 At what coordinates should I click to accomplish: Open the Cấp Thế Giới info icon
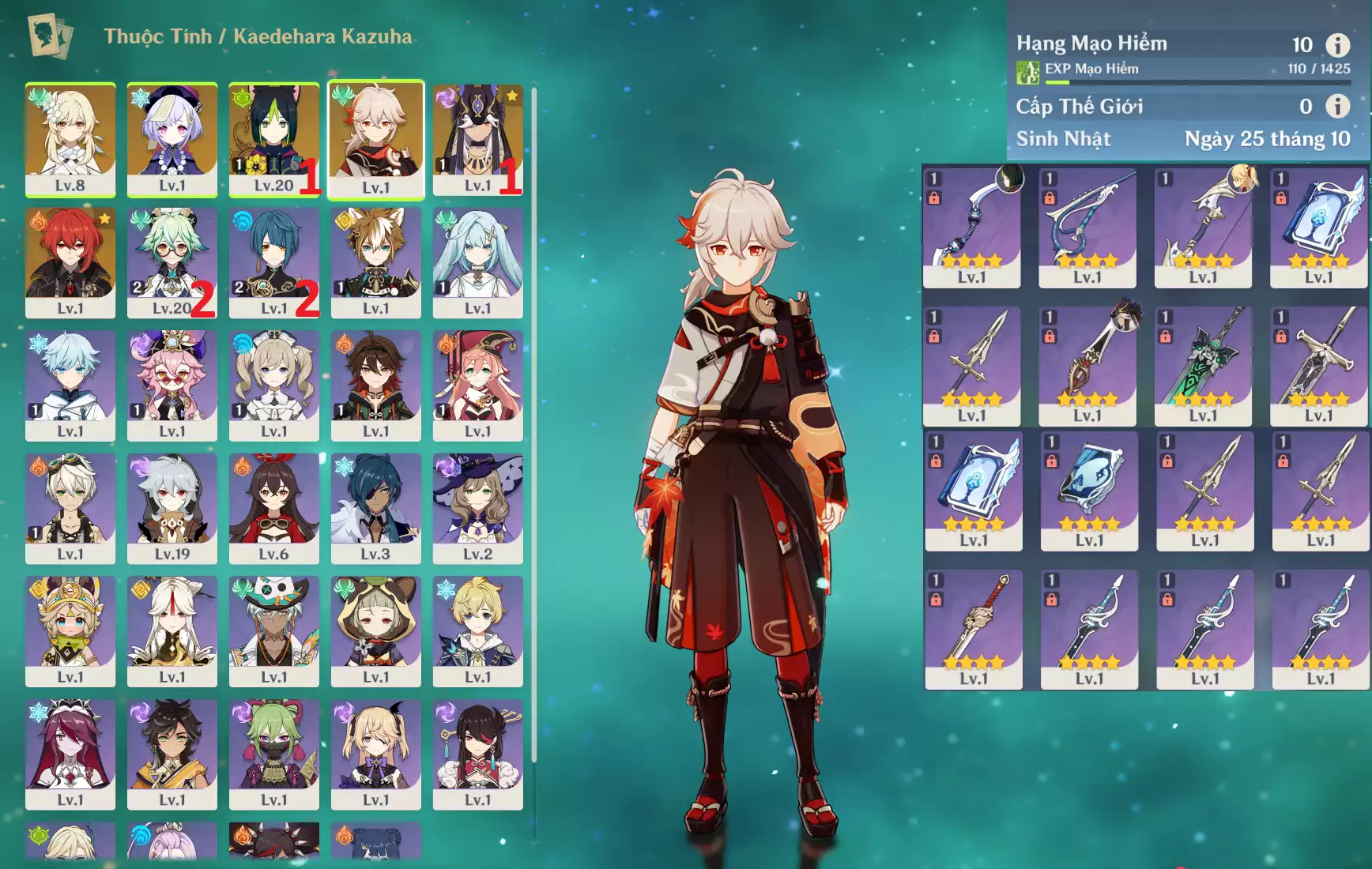tap(1337, 106)
